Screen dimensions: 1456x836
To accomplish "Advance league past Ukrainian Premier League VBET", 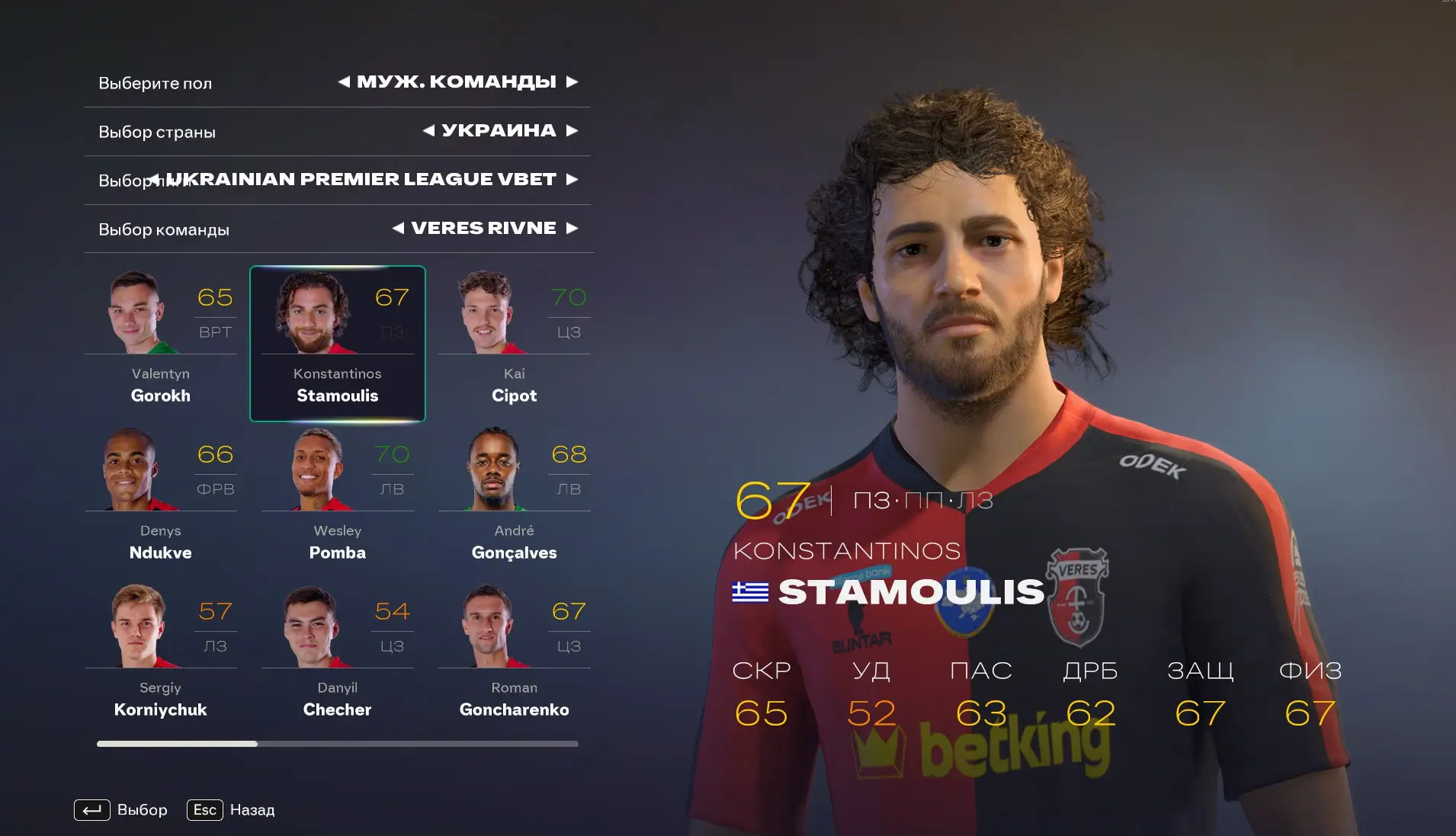I will [x=572, y=179].
